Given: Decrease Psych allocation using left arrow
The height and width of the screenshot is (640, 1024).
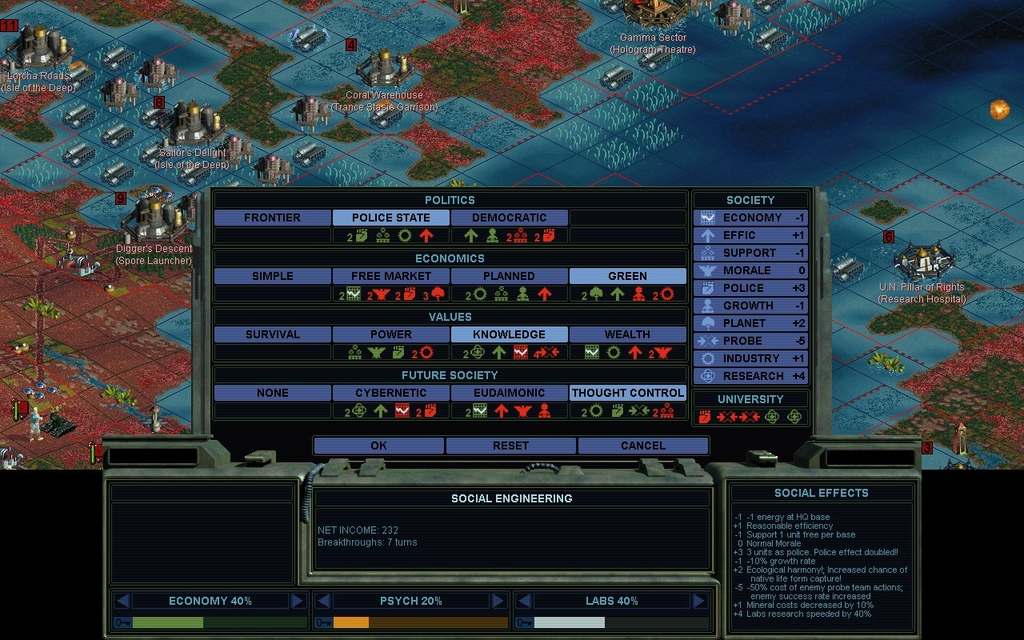Looking at the screenshot, I should (323, 601).
